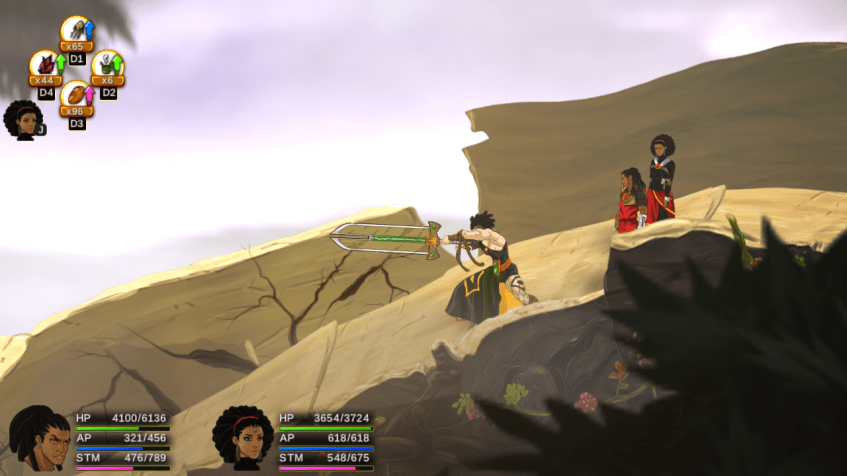Use the green steaming pot item with x6 count

[x=107, y=66]
